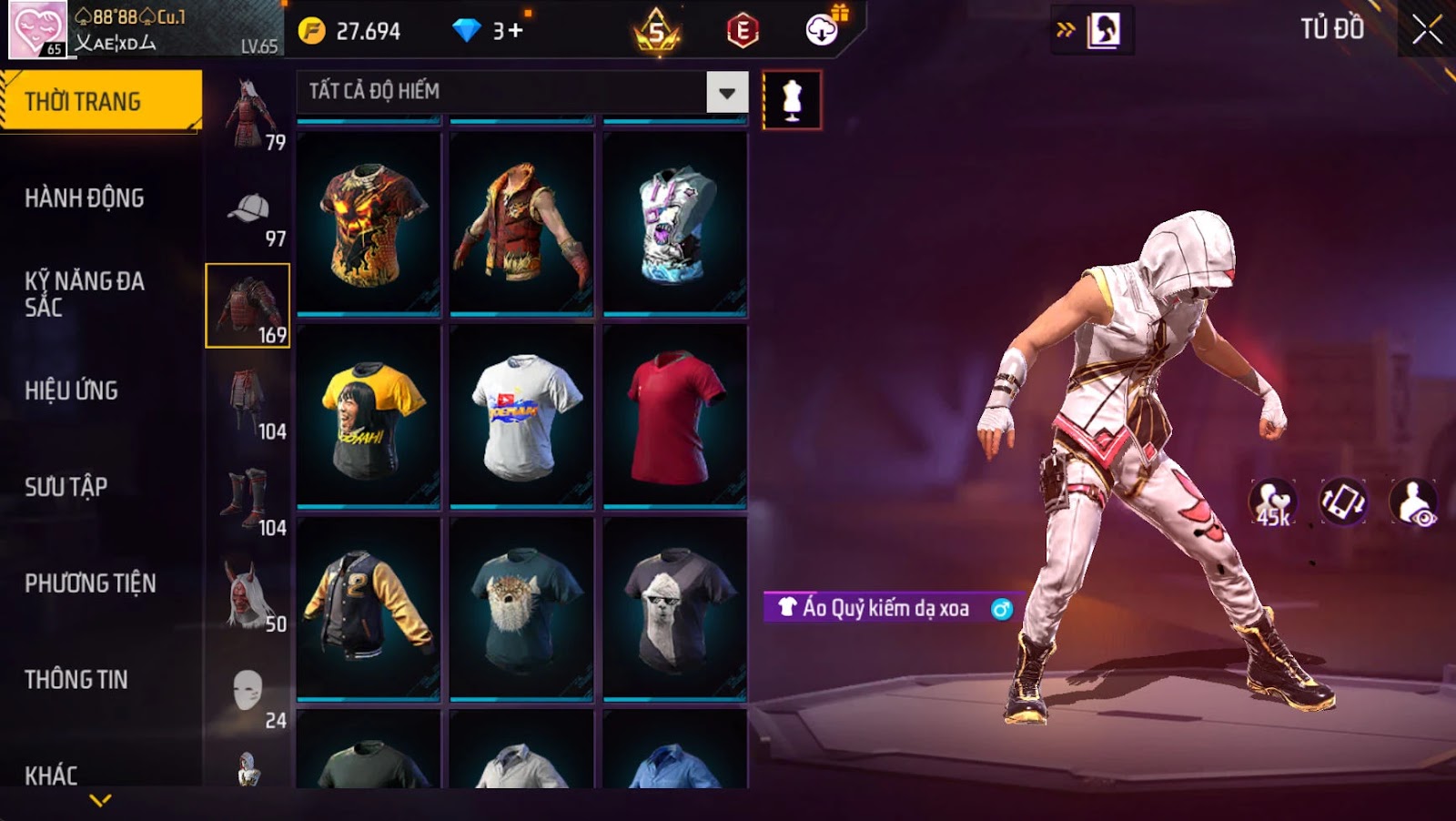
Task: Open the Hiệu Ứng section
Action: [x=72, y=390]
